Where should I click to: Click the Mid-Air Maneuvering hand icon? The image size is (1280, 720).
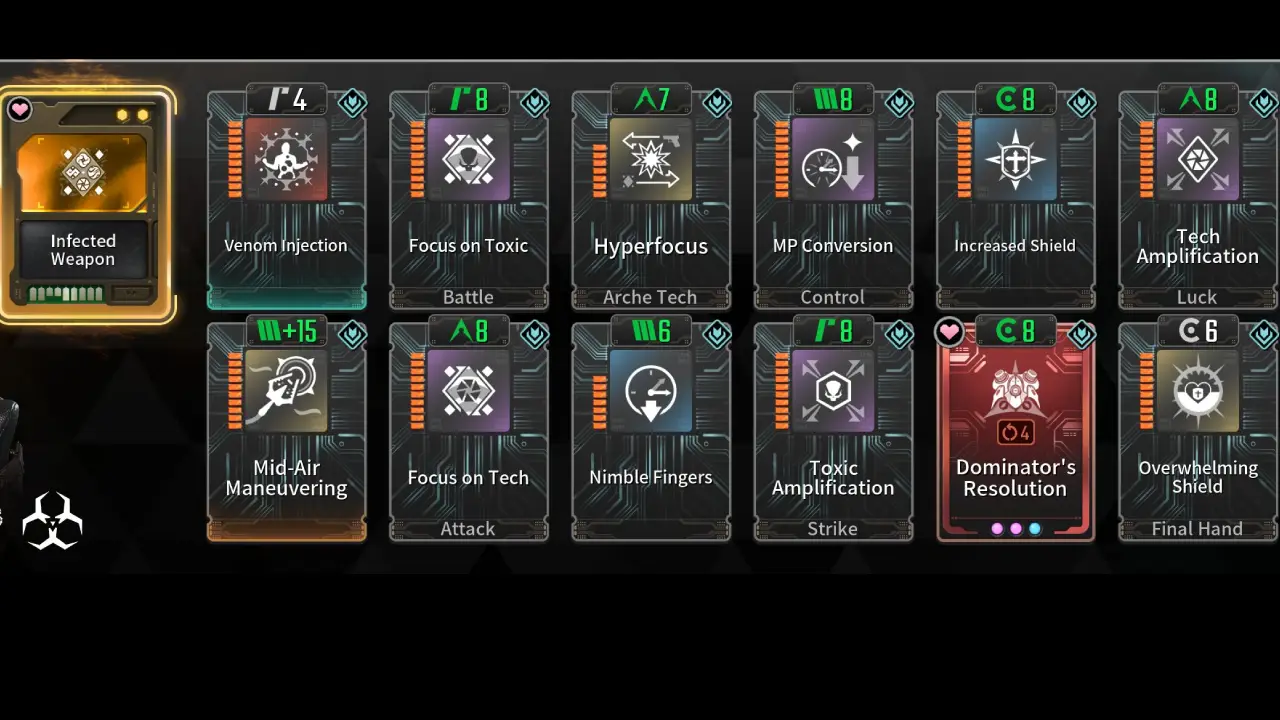pyautogui.click(x=286, y=392)
